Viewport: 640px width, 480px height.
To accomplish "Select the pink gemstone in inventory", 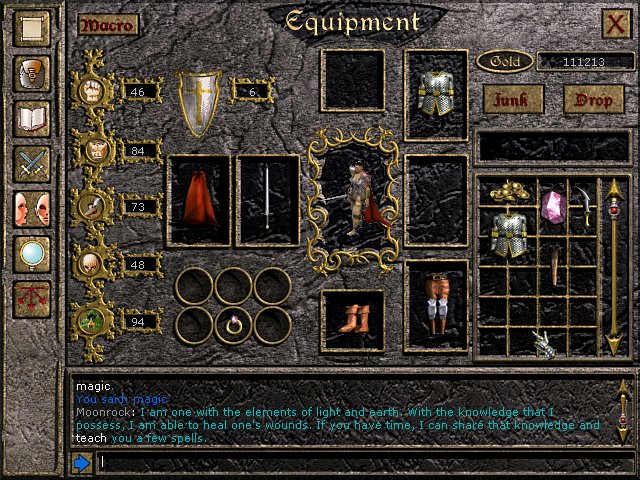I will (x=553, y=207).
